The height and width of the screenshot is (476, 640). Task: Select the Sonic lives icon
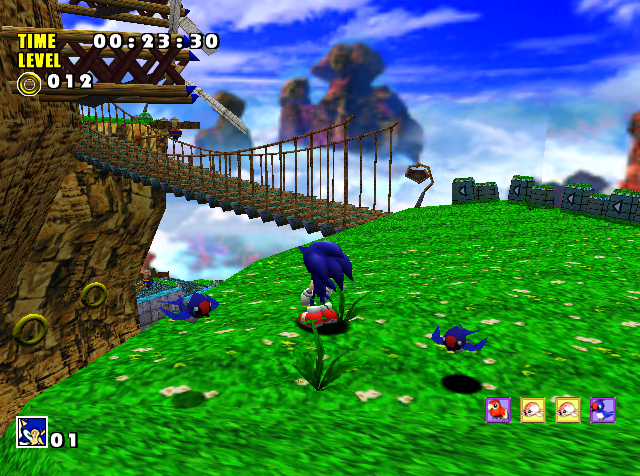tap(31, 432)
